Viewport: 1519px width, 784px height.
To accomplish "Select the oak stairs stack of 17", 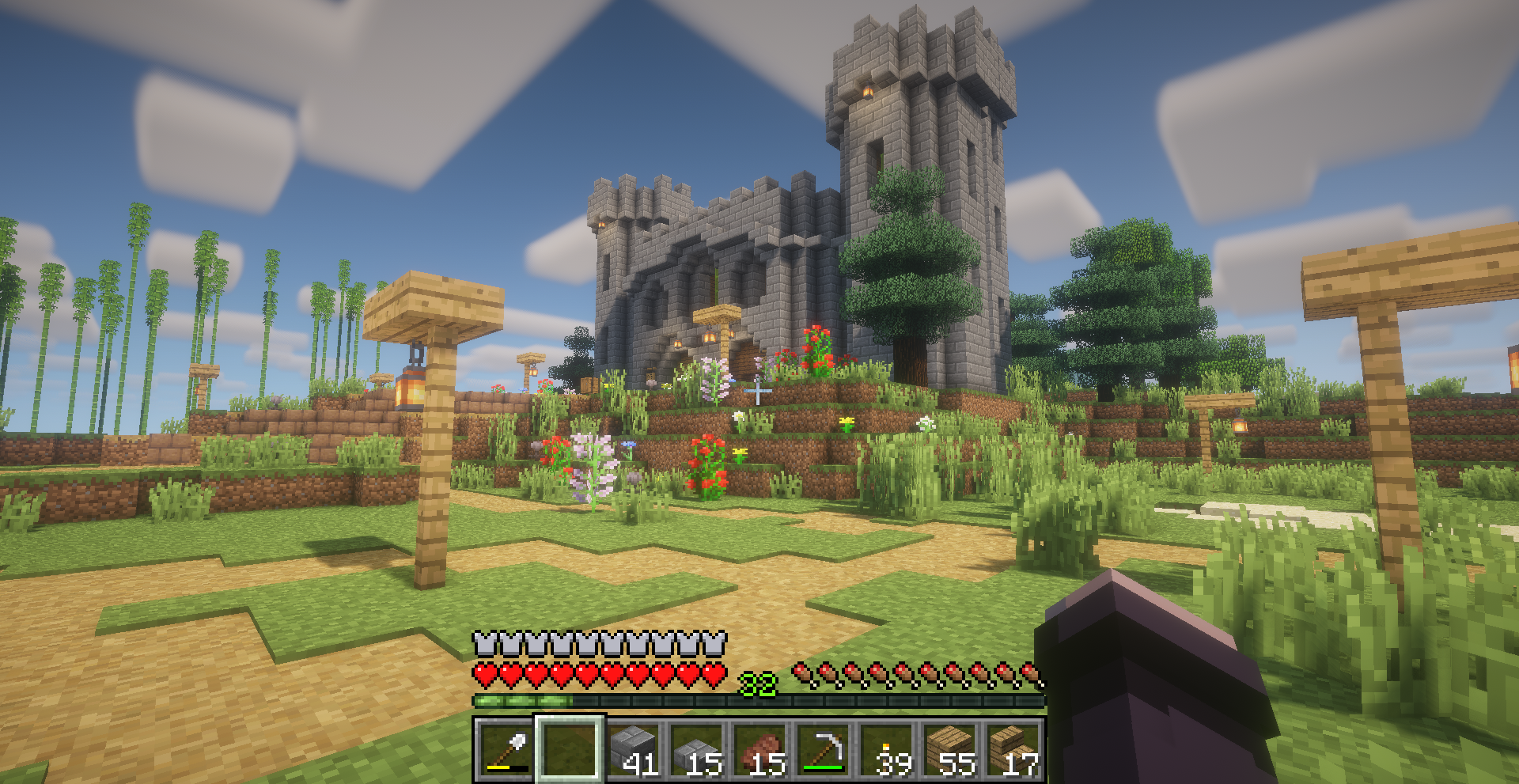I will [x=1013, y=748].
